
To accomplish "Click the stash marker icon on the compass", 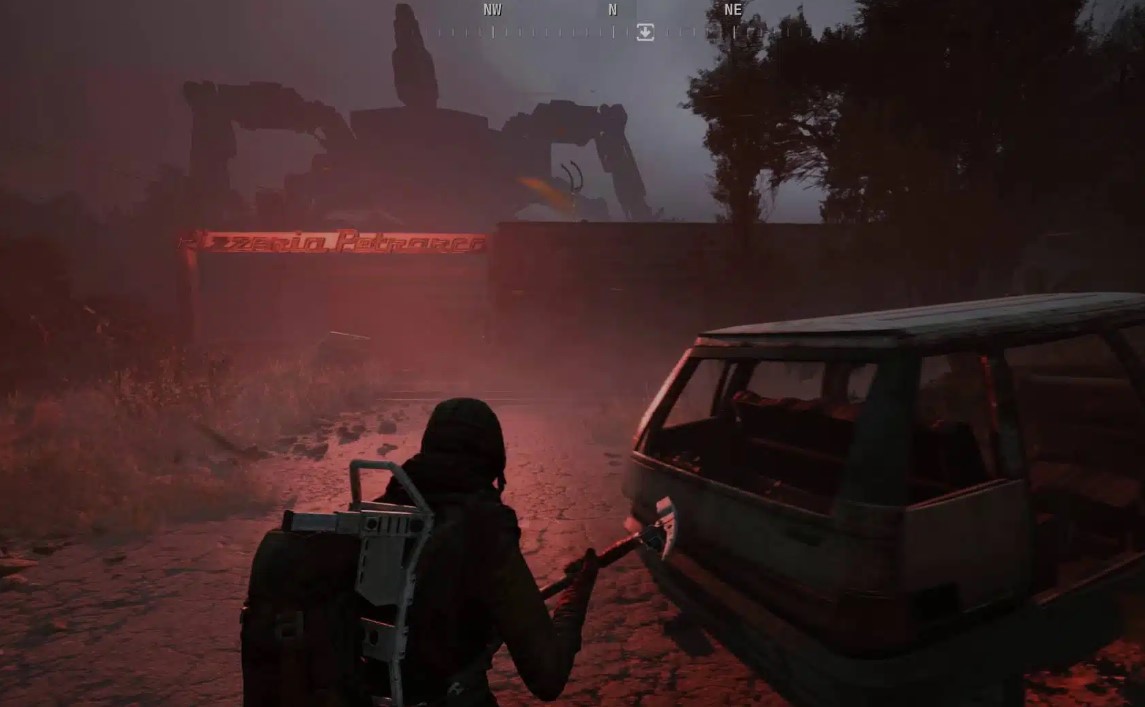I will pyautogui.click(x=645, y=32).
